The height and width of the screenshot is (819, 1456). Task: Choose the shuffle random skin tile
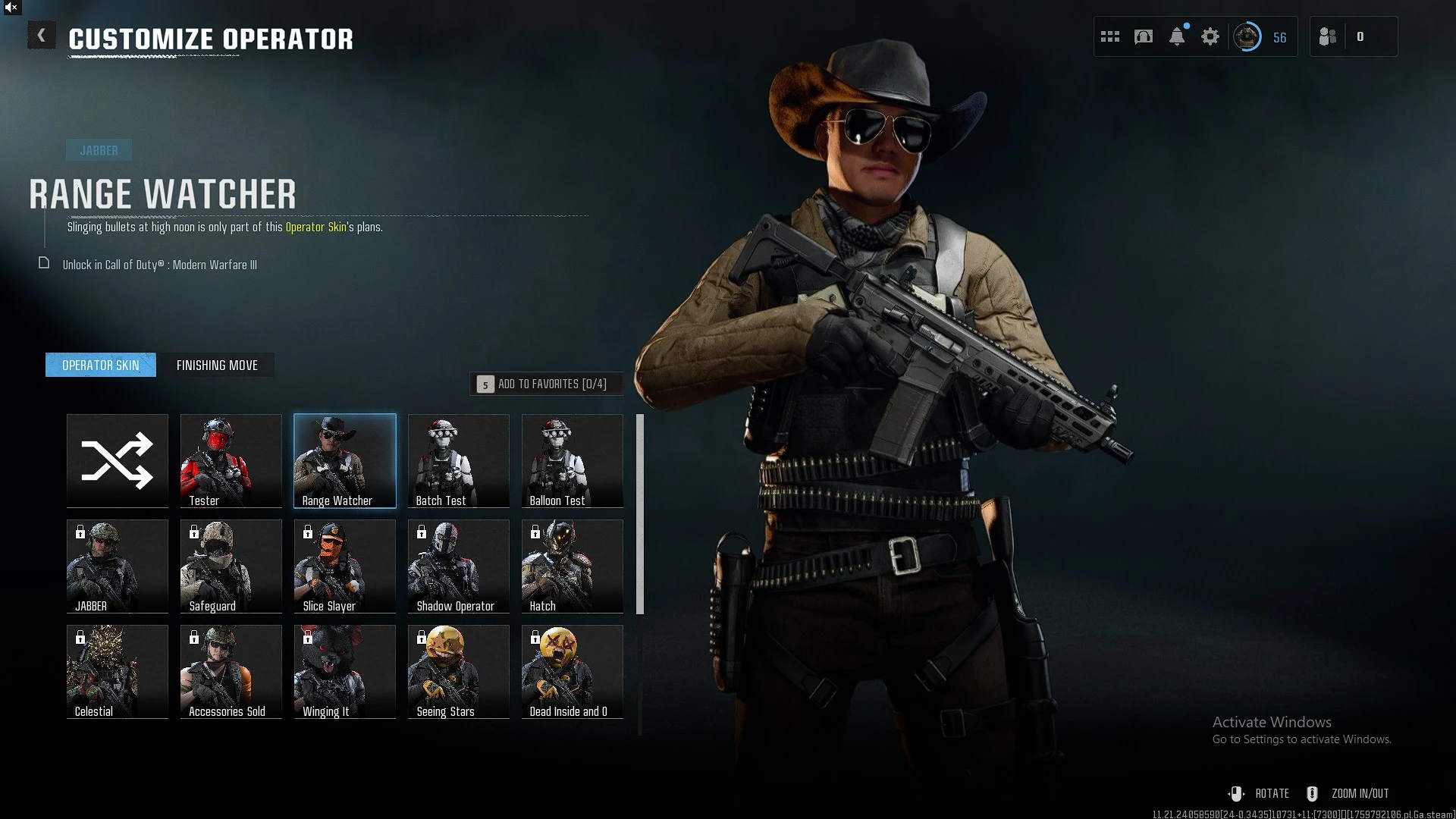pos(118,460)
